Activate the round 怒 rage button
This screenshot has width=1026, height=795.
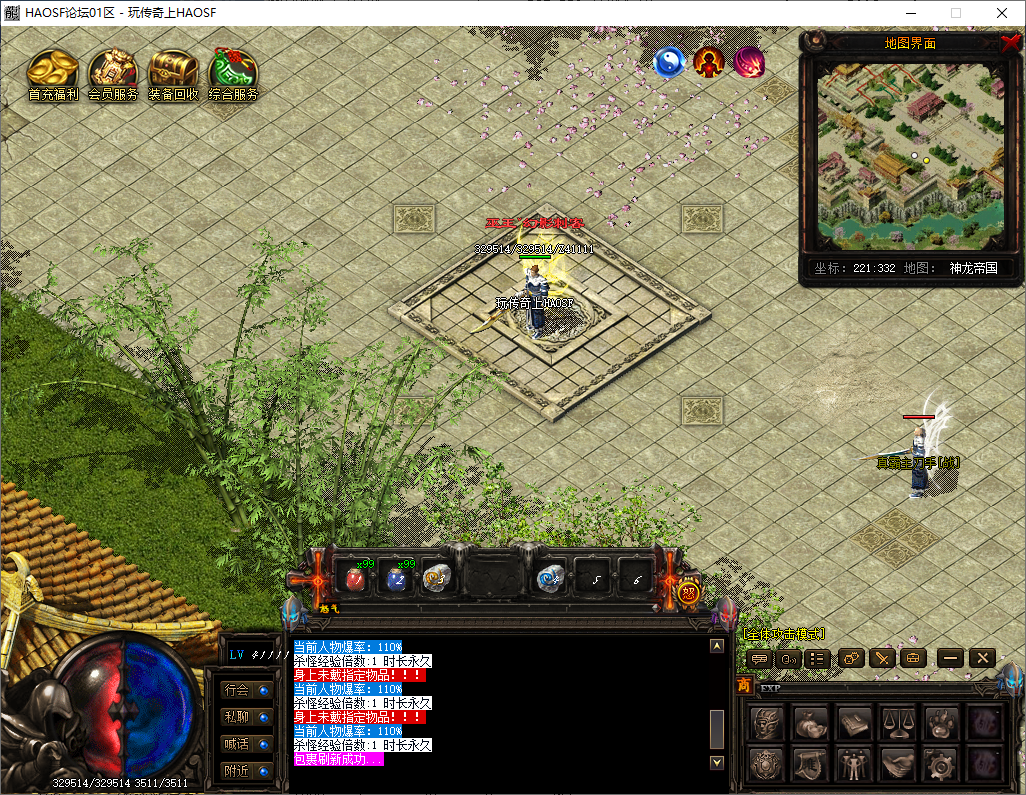point(688,591)
